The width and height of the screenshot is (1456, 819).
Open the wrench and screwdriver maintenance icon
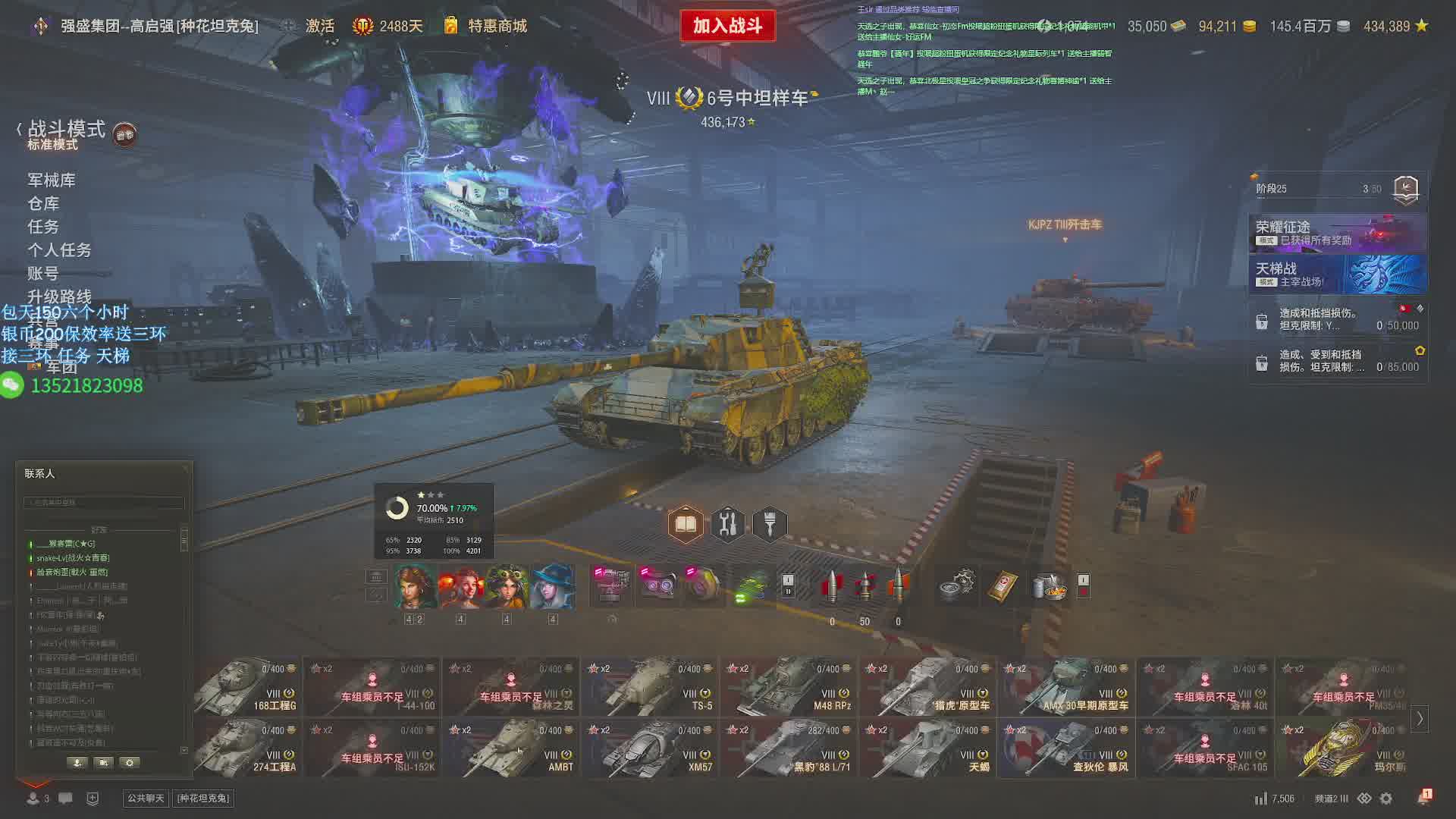[728, 524]
